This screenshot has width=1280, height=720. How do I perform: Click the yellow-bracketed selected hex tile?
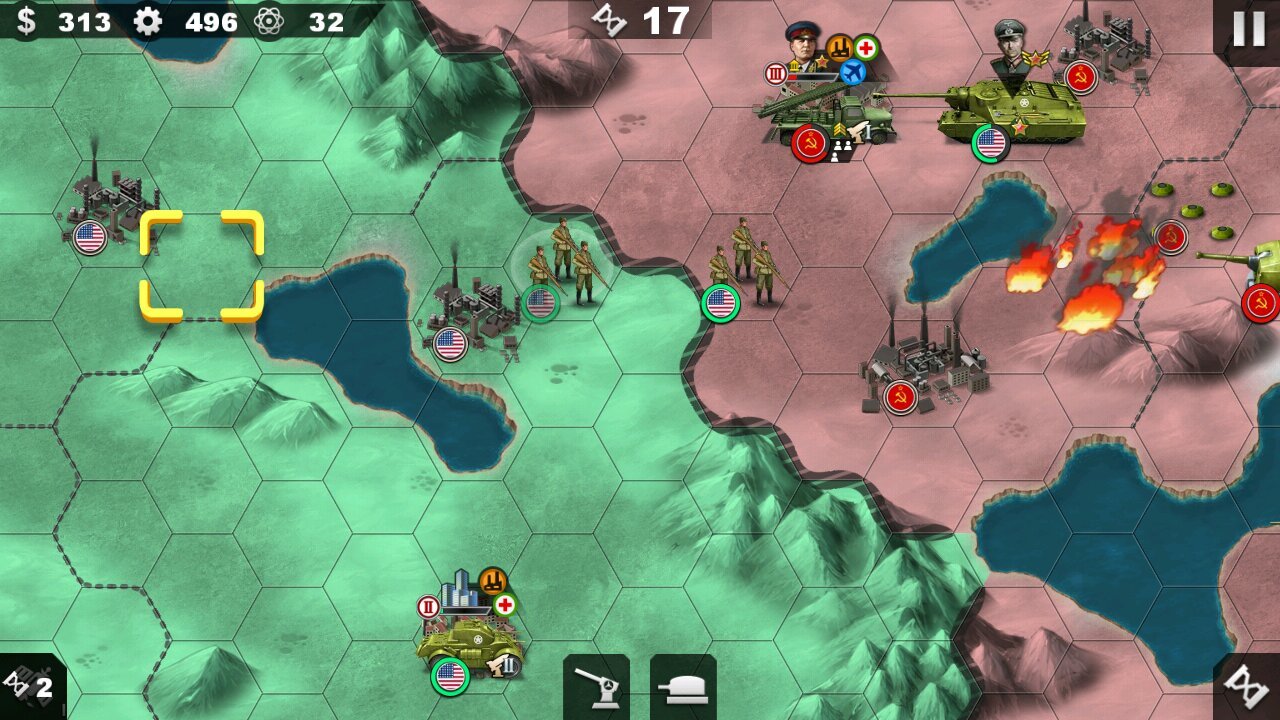tap(201, 266)
